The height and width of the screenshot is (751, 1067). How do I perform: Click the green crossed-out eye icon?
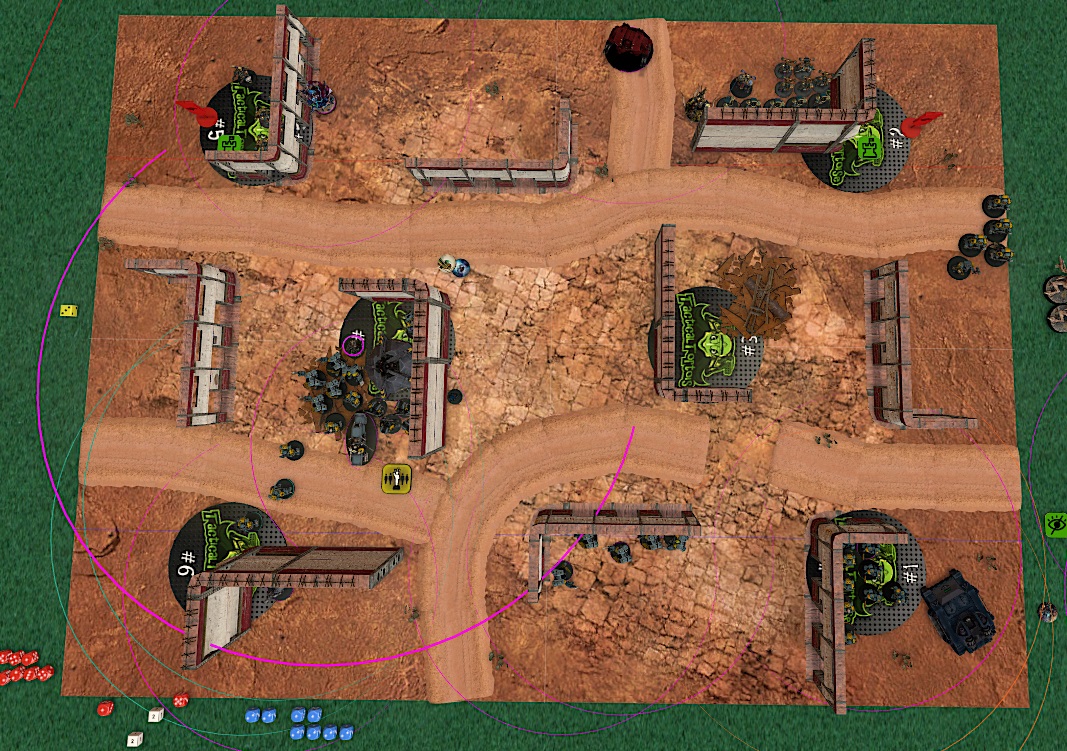click(1055, 522)
